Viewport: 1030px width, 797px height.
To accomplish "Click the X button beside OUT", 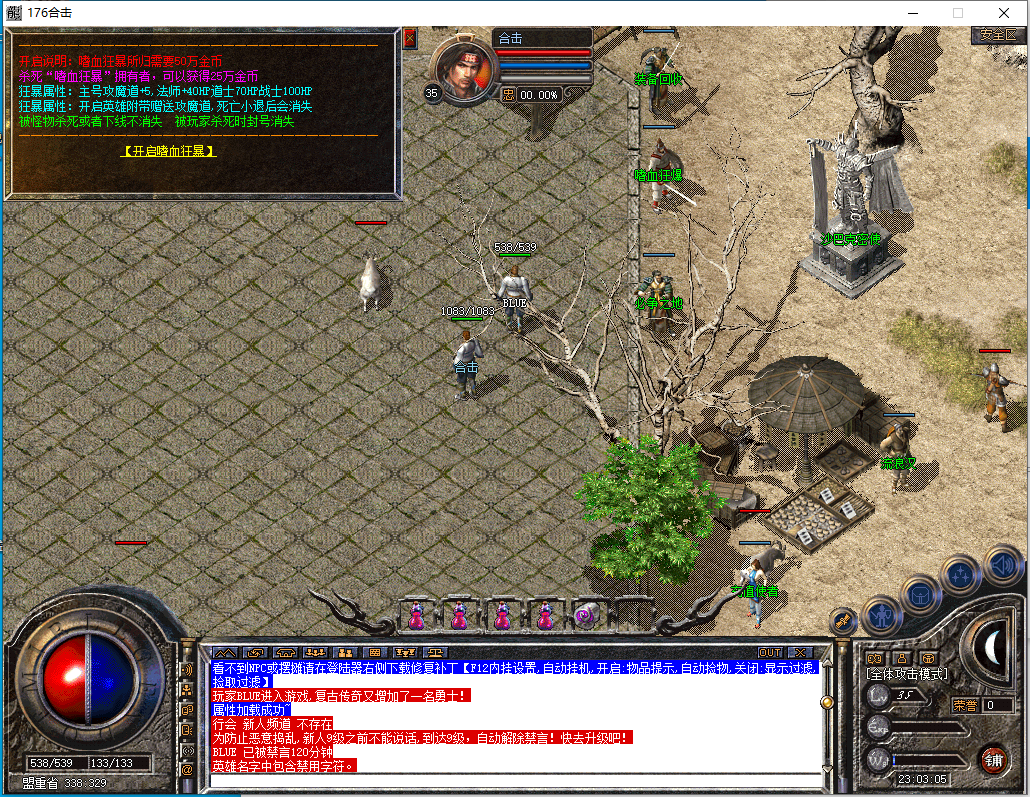I will click(x=799, y=653).
